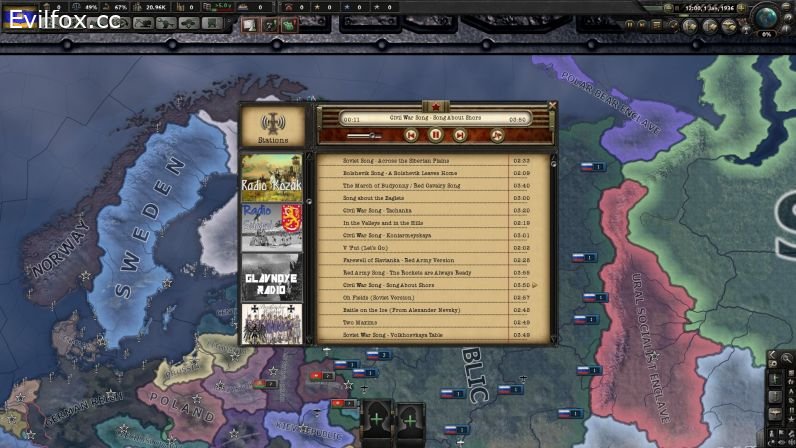This screenshot has width=796, height=448.
Task: Pause the currently playing song
Action: 436,135
